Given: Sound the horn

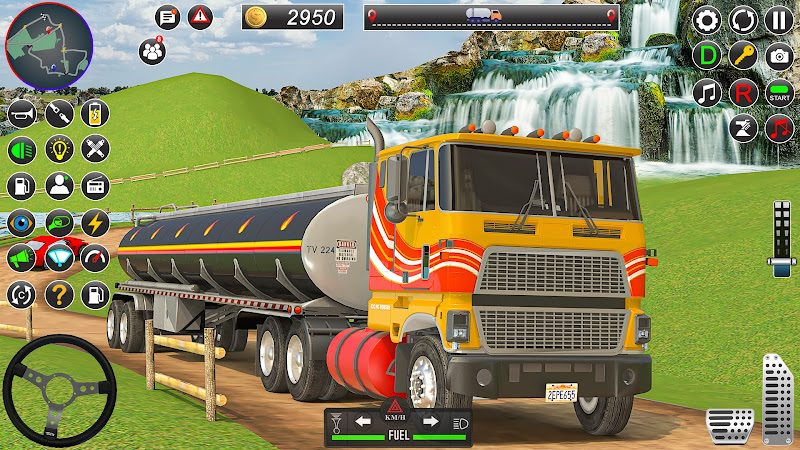Looking at the screenshot, I should pyautogui.click(x=22, y=113).
